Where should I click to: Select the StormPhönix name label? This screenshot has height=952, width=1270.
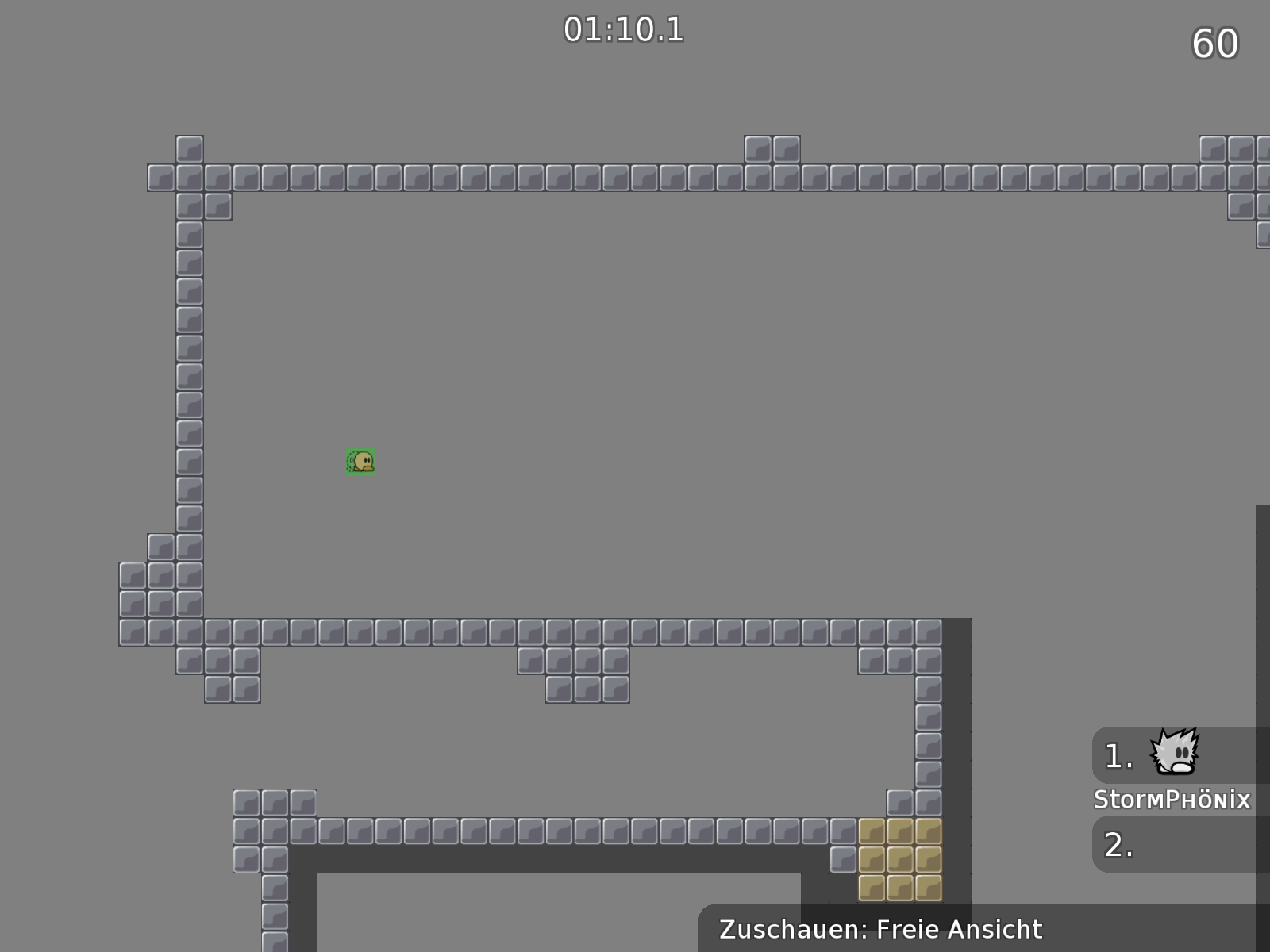tap(1173, 799)
